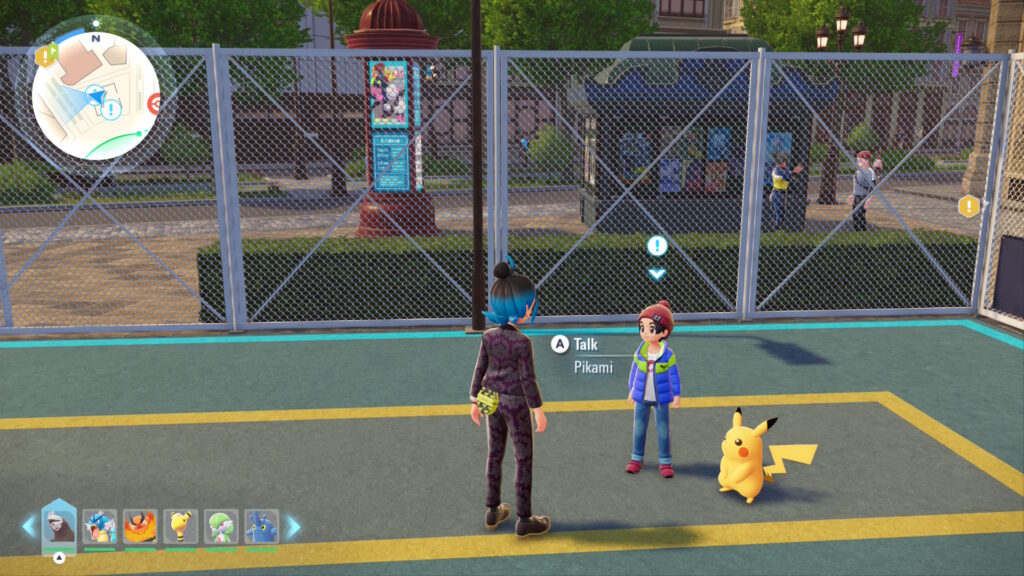The image size is (1024, 576).
Task: Select the highlighted first party Pokémon slot
Action: coord(59,525)
